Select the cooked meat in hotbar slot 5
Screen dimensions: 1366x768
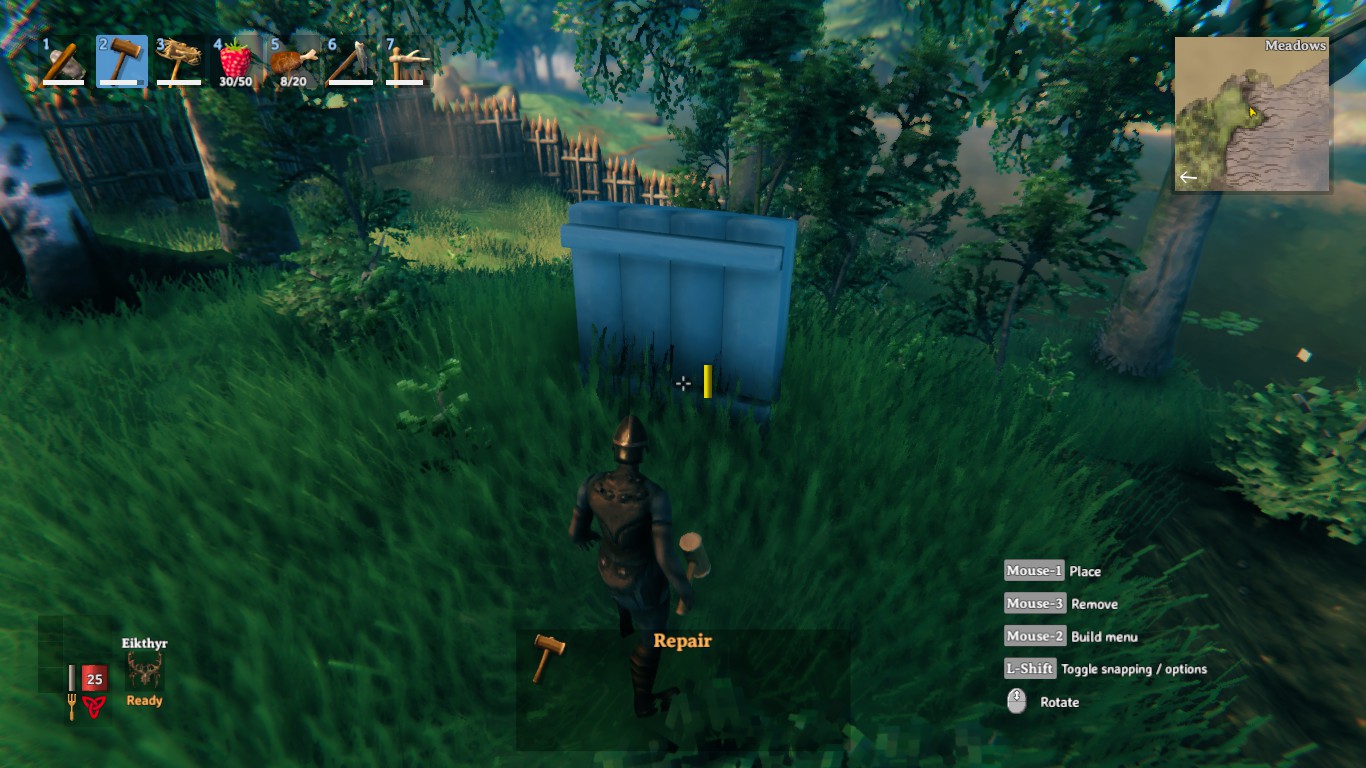click(x=294, y=60)
